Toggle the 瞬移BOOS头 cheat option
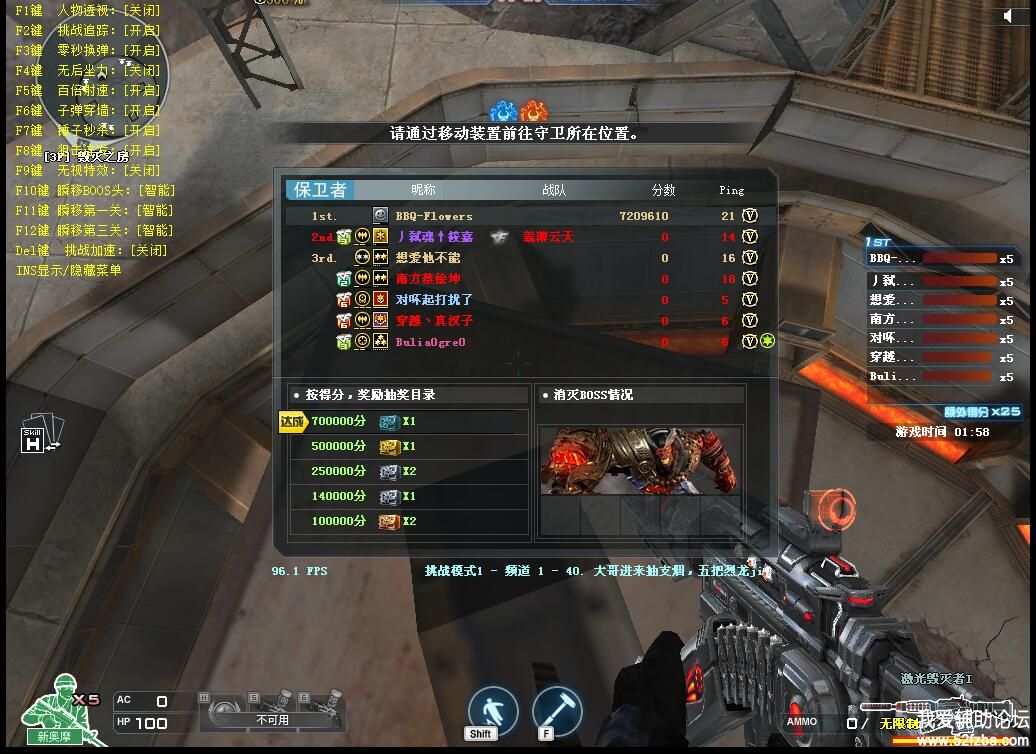This screenshot has height=754, width=1036. [x=95, y=191]
